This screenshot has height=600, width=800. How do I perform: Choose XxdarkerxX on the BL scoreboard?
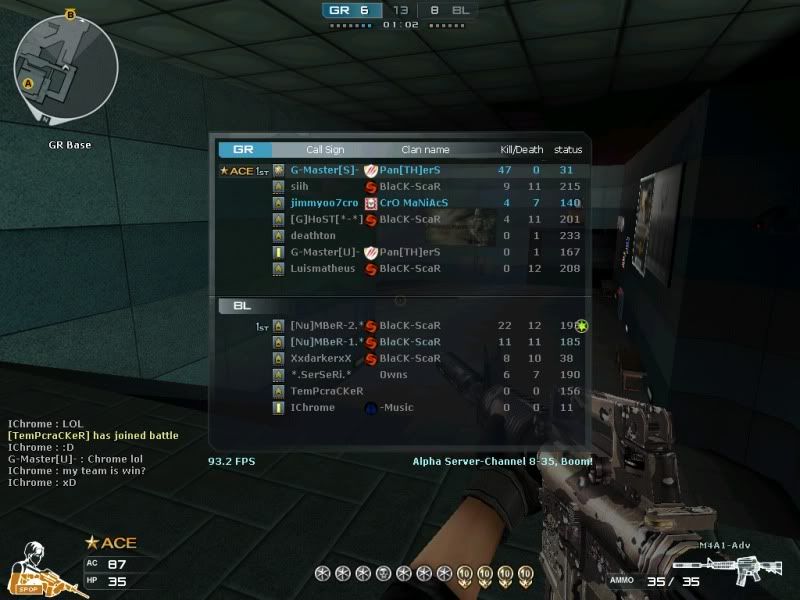click(321, 358)
